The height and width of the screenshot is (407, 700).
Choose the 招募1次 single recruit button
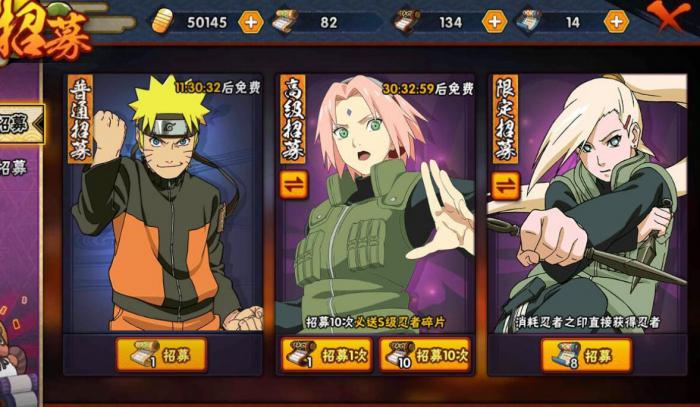(x=326, y=355)
